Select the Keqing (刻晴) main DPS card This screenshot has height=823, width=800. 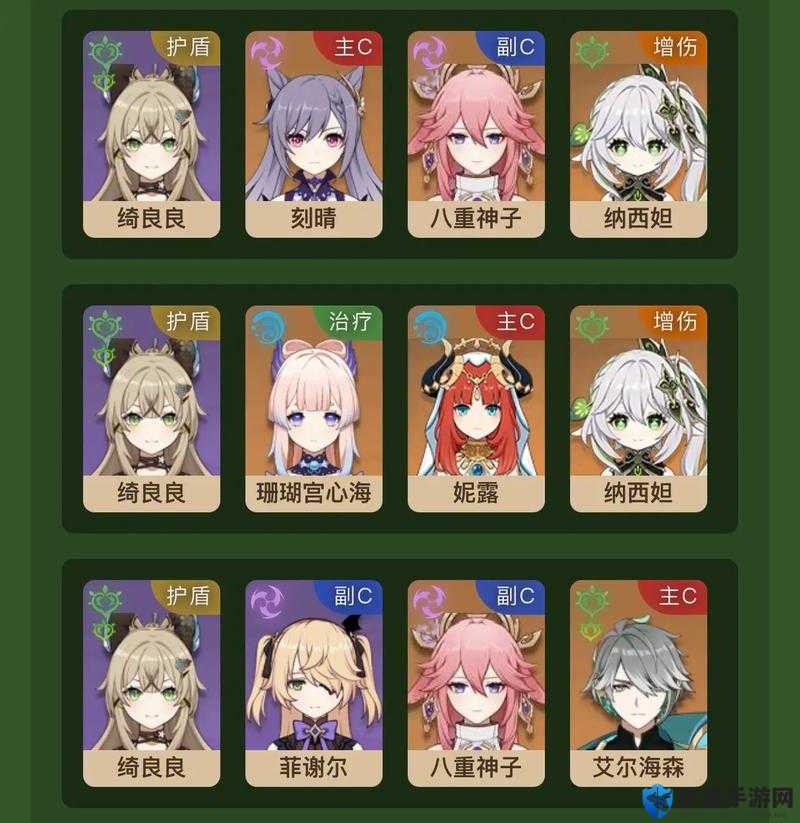pyautogui.click(x=313, y=134)
